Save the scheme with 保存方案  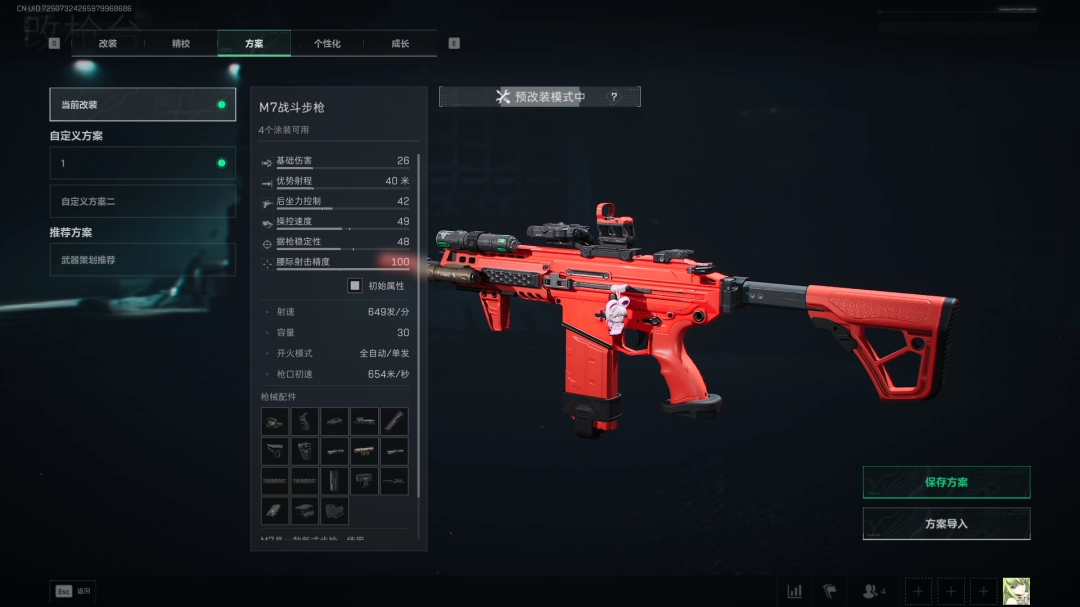coord(946,482)
